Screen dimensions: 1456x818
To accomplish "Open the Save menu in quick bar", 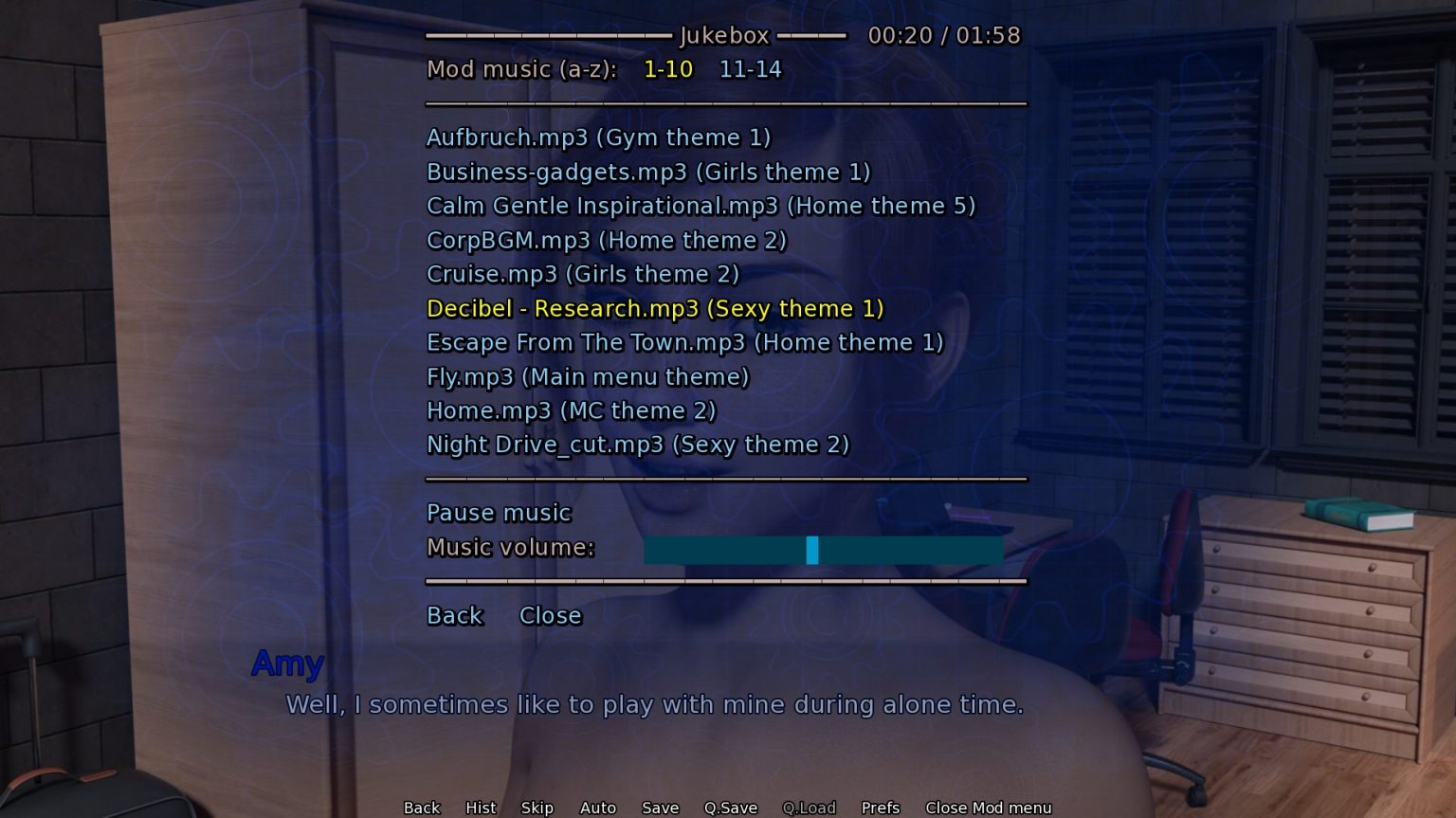I will pyautogui.click(x=660, y=808).
